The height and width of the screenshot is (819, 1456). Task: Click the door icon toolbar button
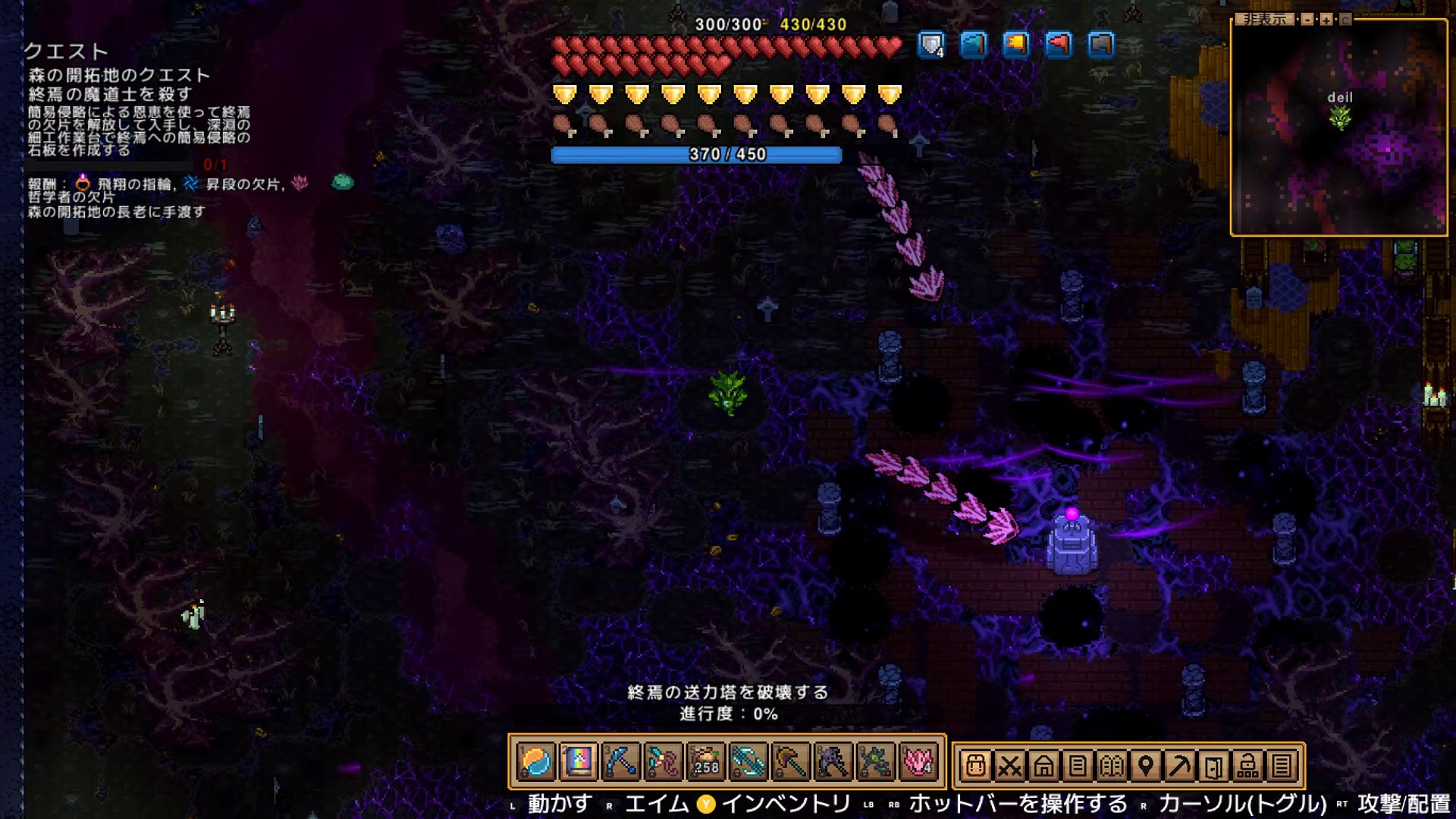pos(1213,766)
